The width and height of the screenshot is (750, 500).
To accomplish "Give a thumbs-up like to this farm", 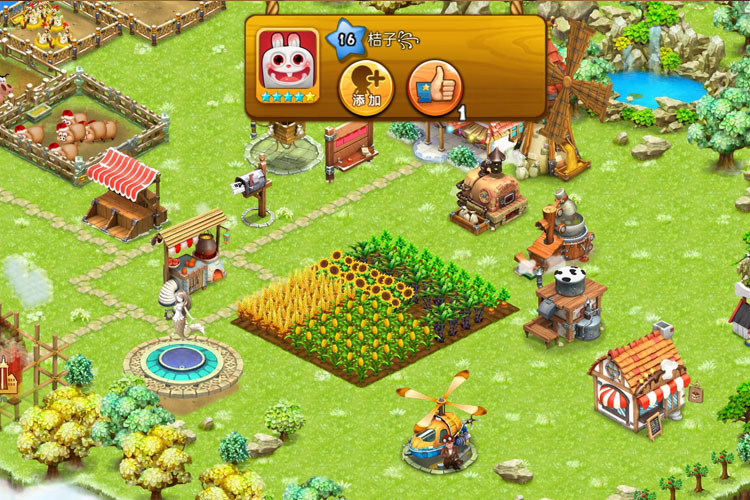I will click(435, 88).
